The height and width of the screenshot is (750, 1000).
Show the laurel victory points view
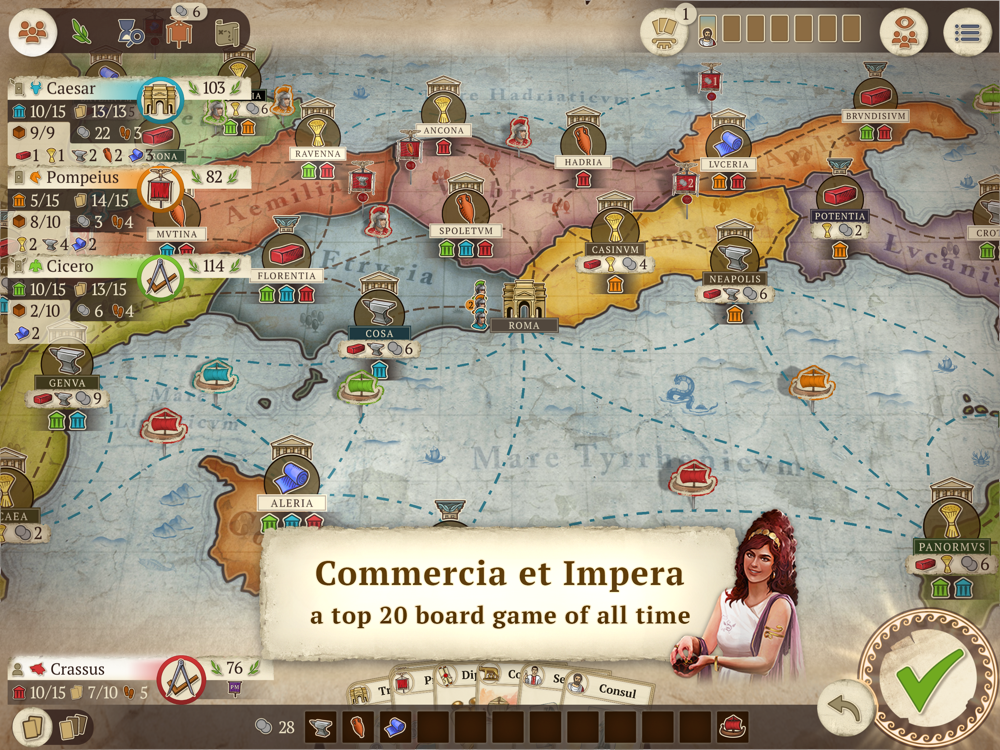(x=82, y=31)
